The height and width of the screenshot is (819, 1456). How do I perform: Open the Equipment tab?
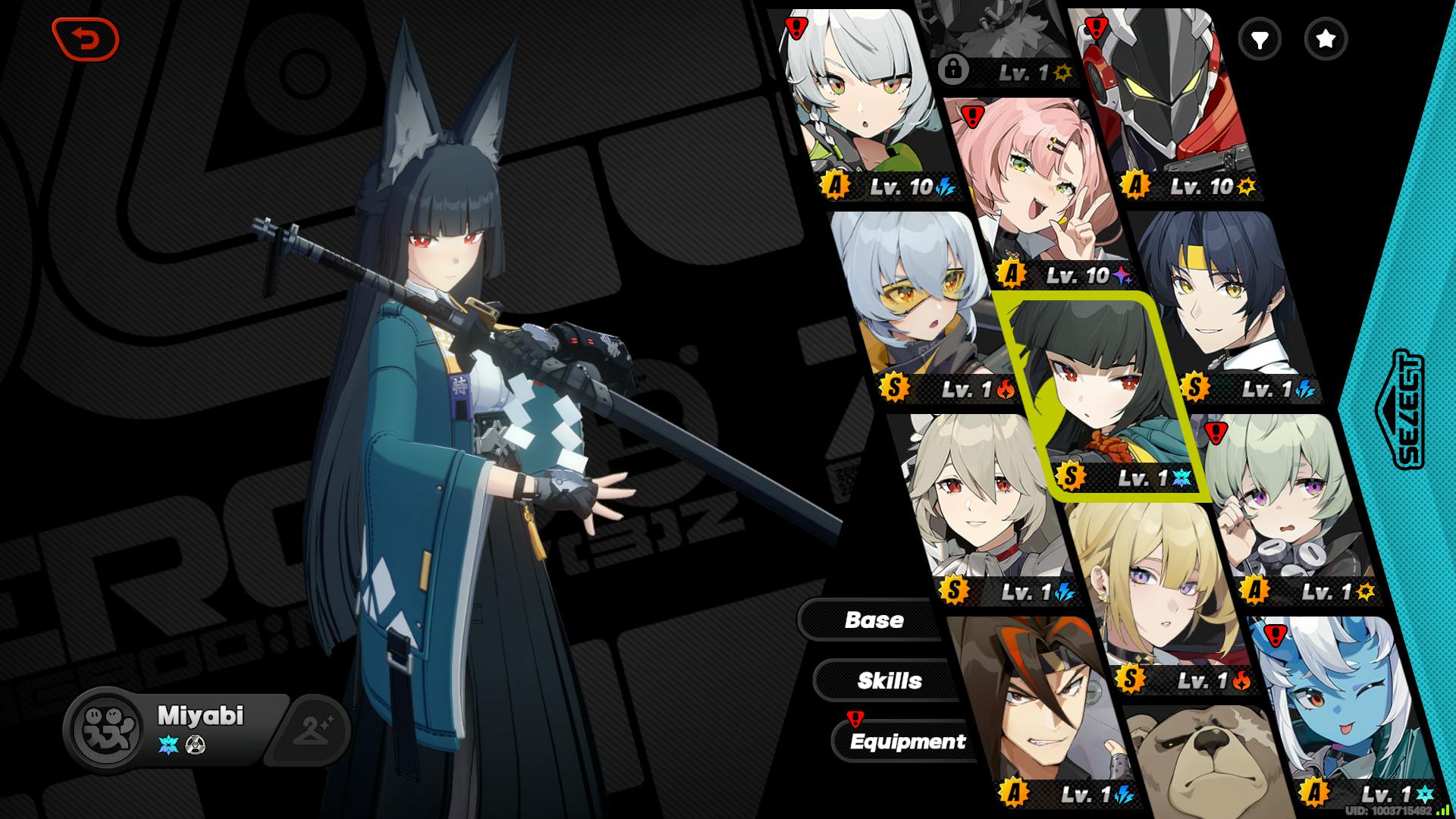907,741
